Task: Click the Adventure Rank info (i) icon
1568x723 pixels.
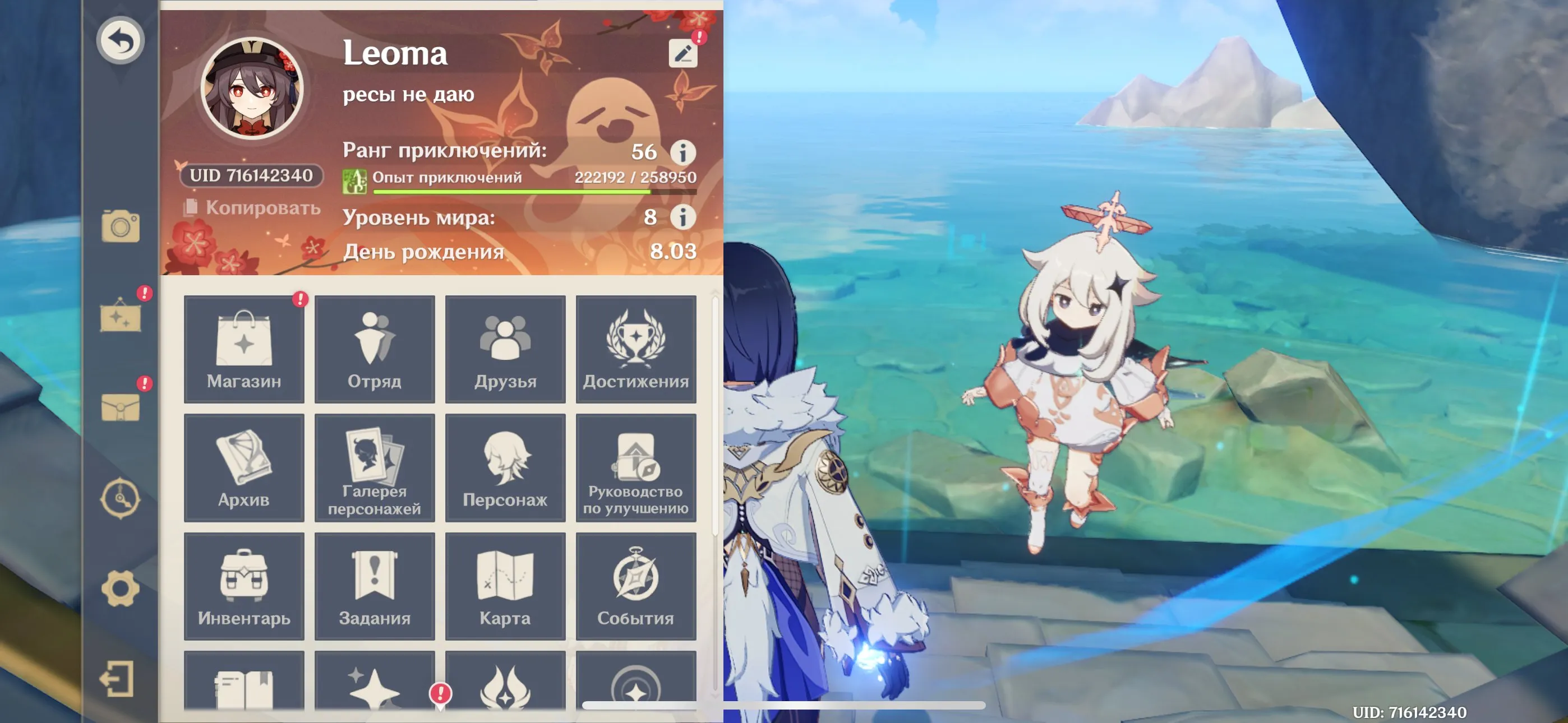Action: coord(683,153)
